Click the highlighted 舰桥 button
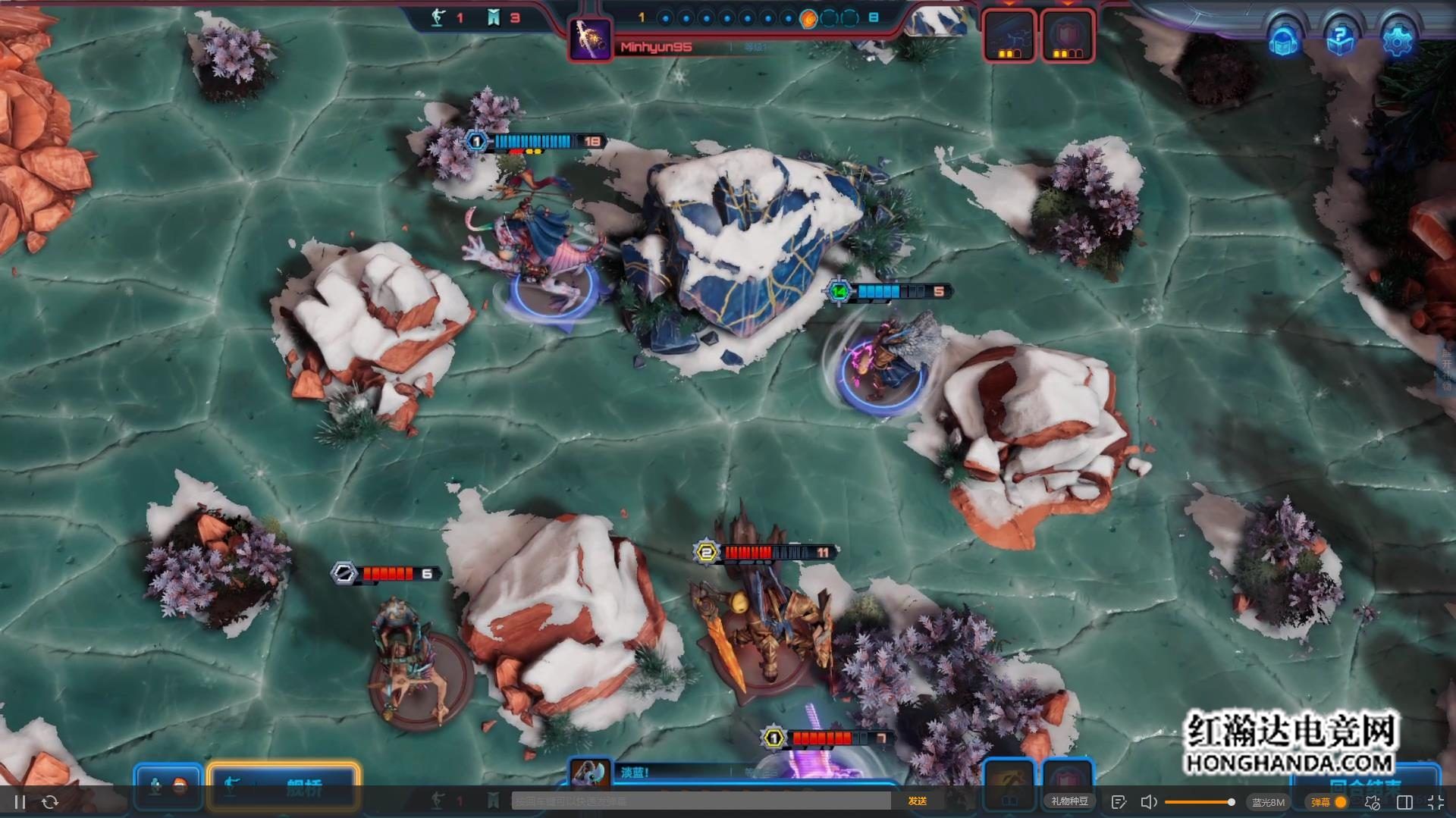This screenshot has height=818, width=1456. click(x=283, y=787)
